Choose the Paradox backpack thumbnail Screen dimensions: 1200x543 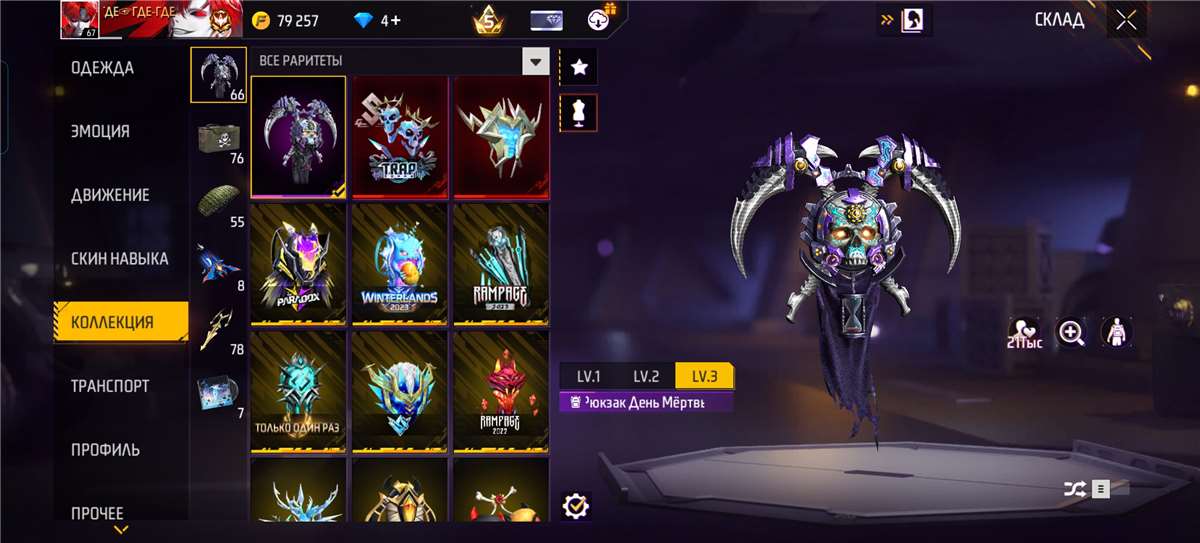[298, 264]
